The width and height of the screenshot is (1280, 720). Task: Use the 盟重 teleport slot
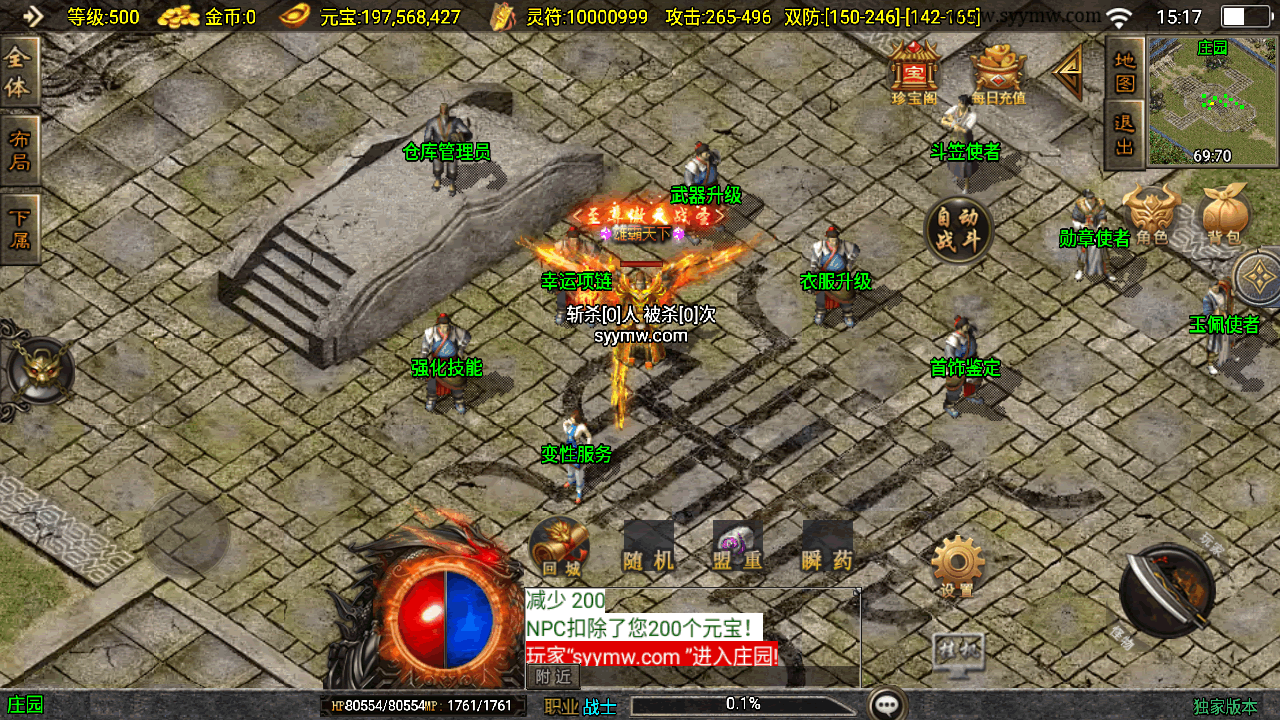(x=738, y=547)
